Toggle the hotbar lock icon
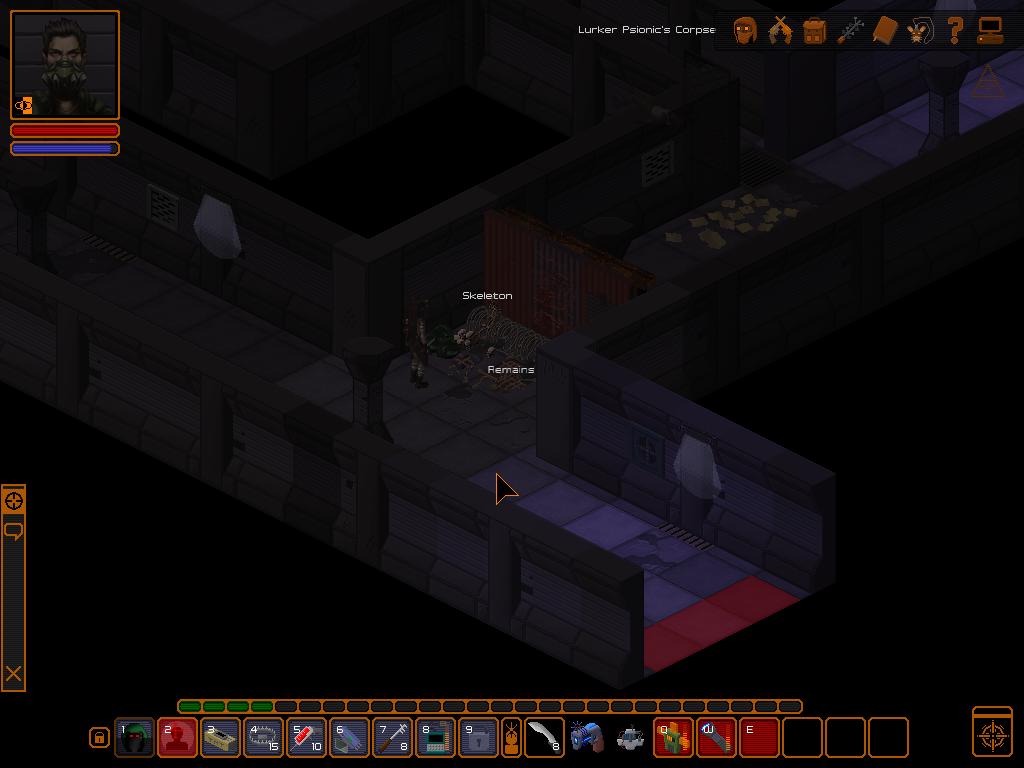Image resolution: width=1024 pixels, height=768 pixels. click(99, 738)
